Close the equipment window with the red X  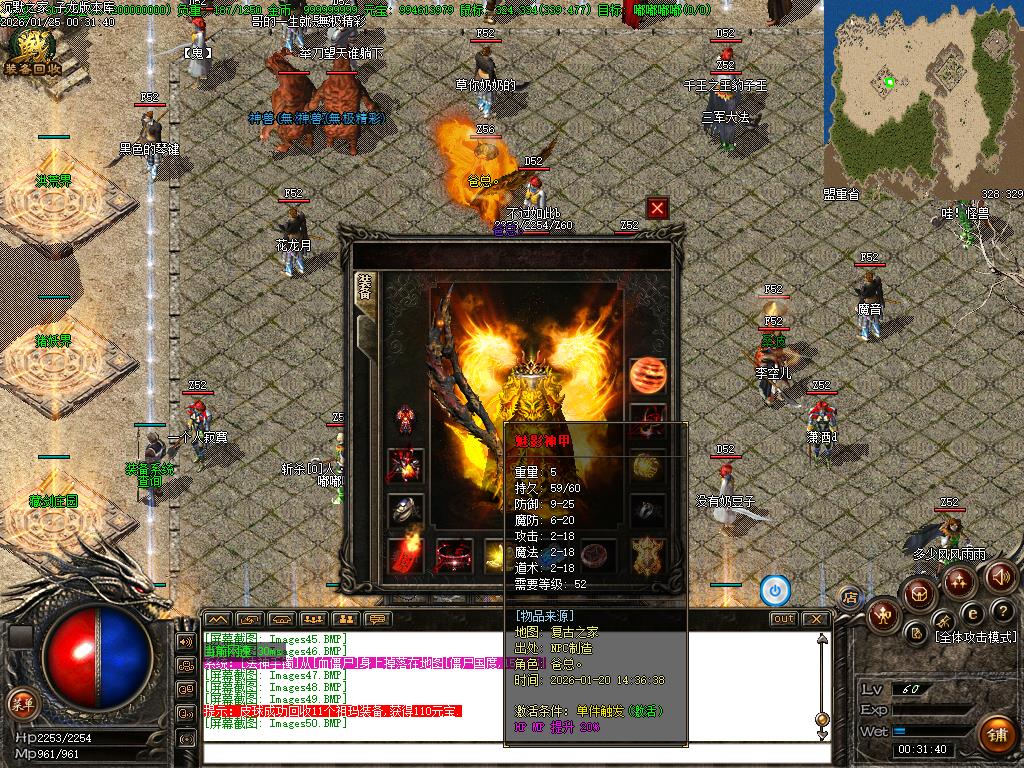657,208
